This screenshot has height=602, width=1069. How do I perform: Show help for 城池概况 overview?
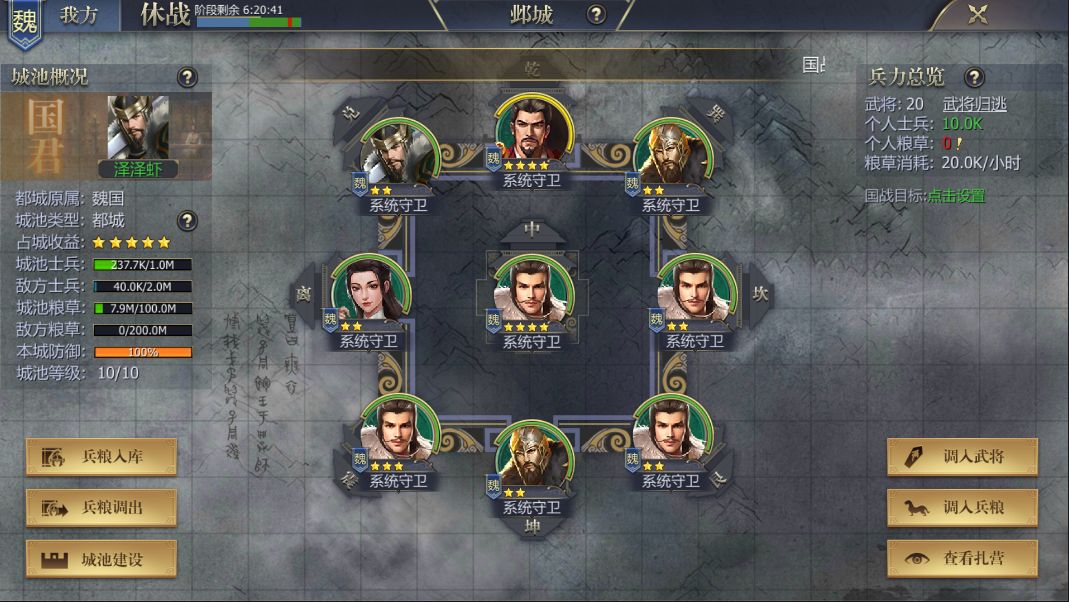pyautogui.click(x=187, y=77)
